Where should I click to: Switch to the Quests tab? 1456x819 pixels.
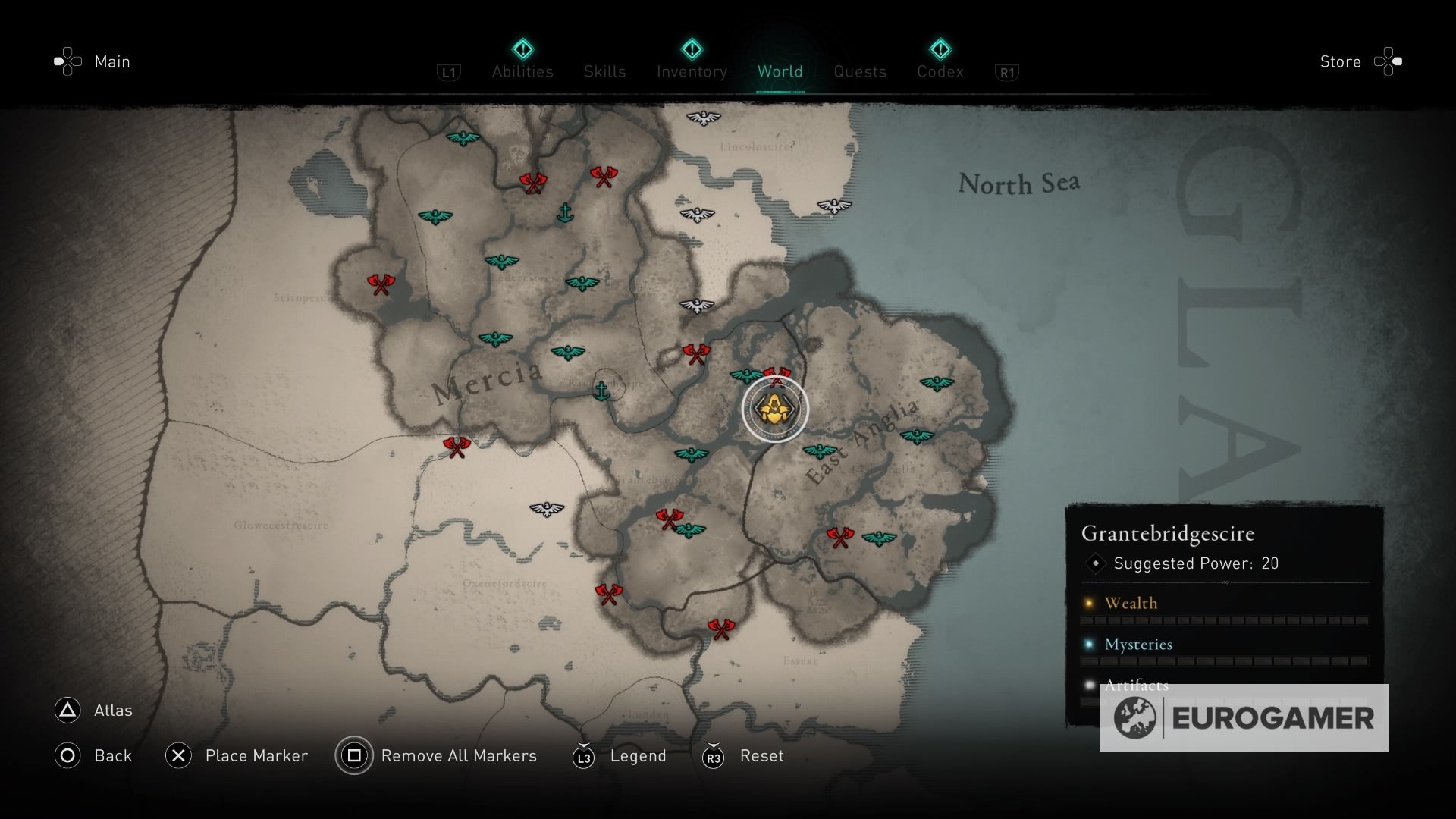click(x=859, y=71)
